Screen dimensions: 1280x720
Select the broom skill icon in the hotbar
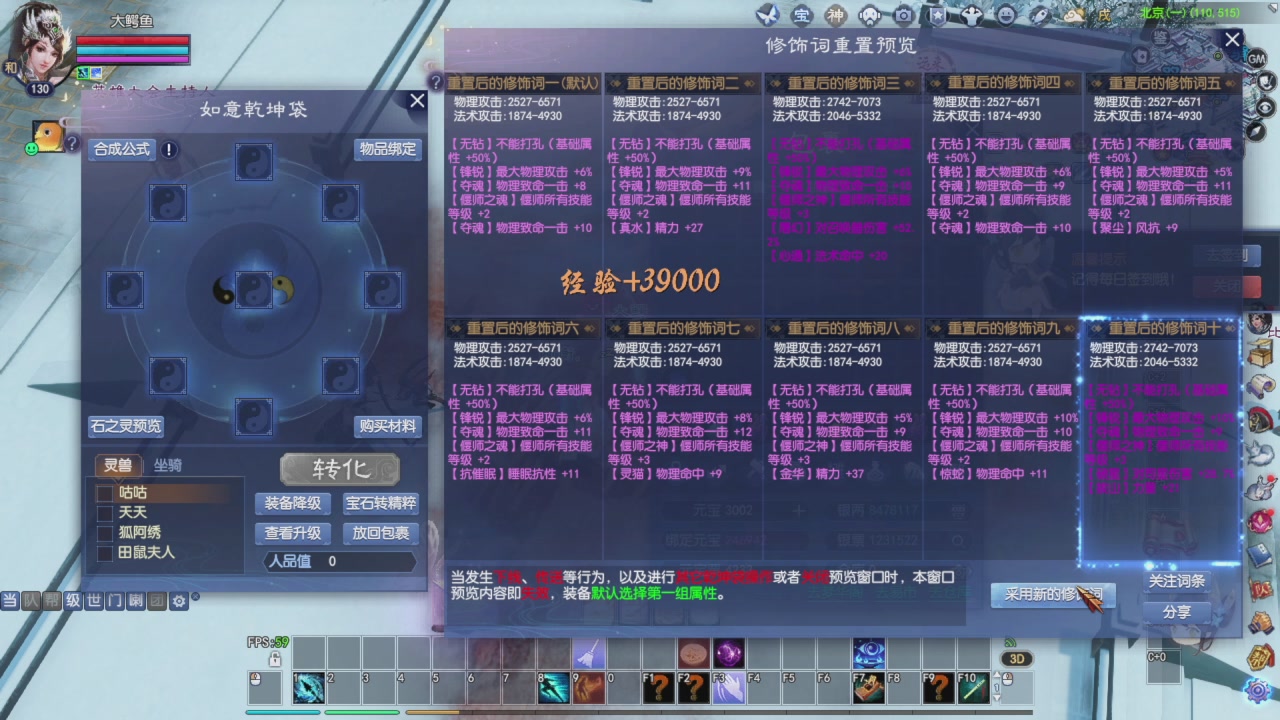point(589,654)
